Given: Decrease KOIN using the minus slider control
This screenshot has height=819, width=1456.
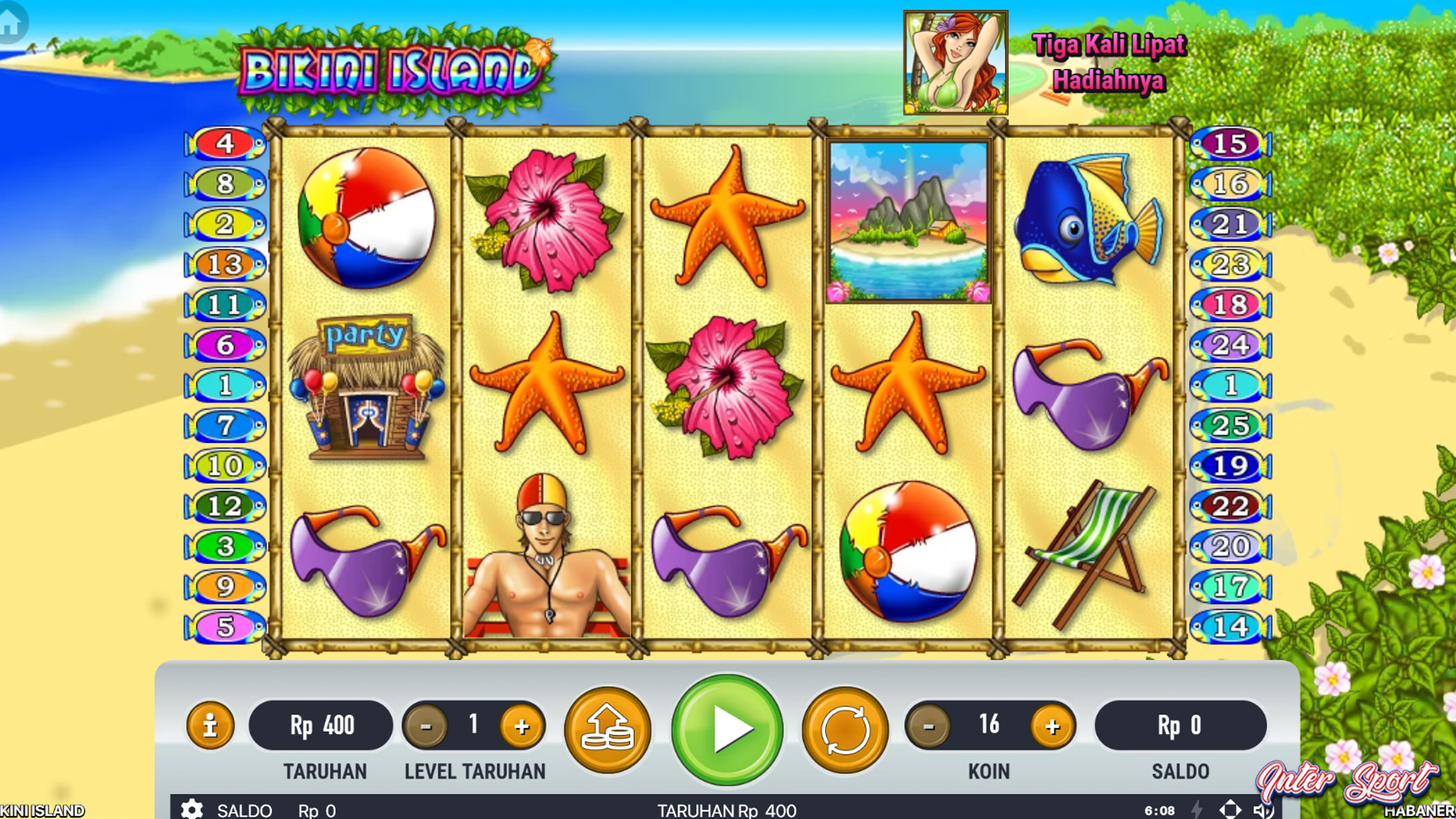Looking at the screenshot, I should pos(927,726).
